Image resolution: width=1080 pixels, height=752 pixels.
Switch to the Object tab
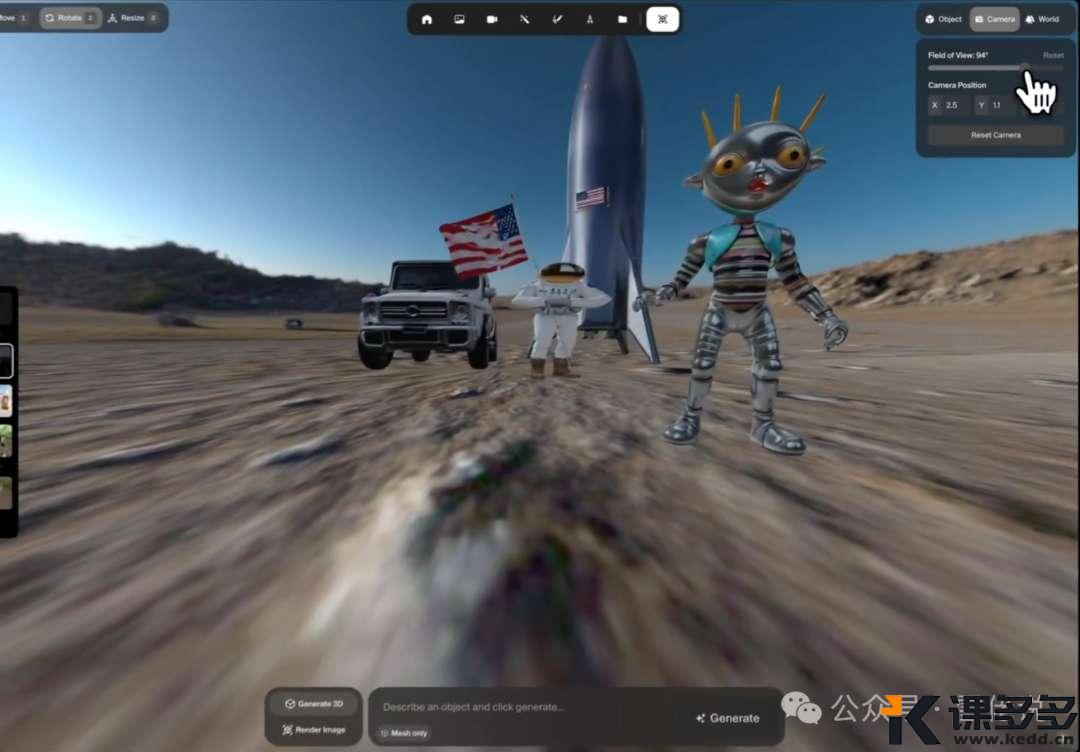point(943,19)
